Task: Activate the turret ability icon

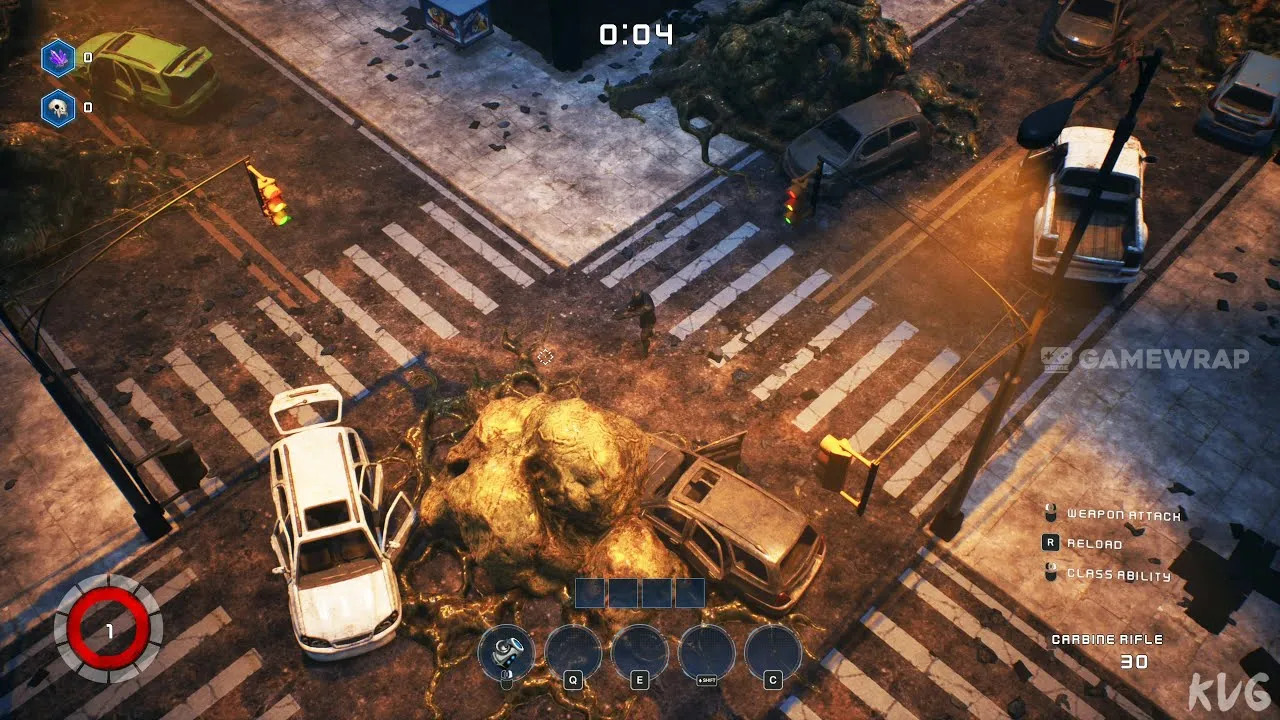Action: [506, 652]
